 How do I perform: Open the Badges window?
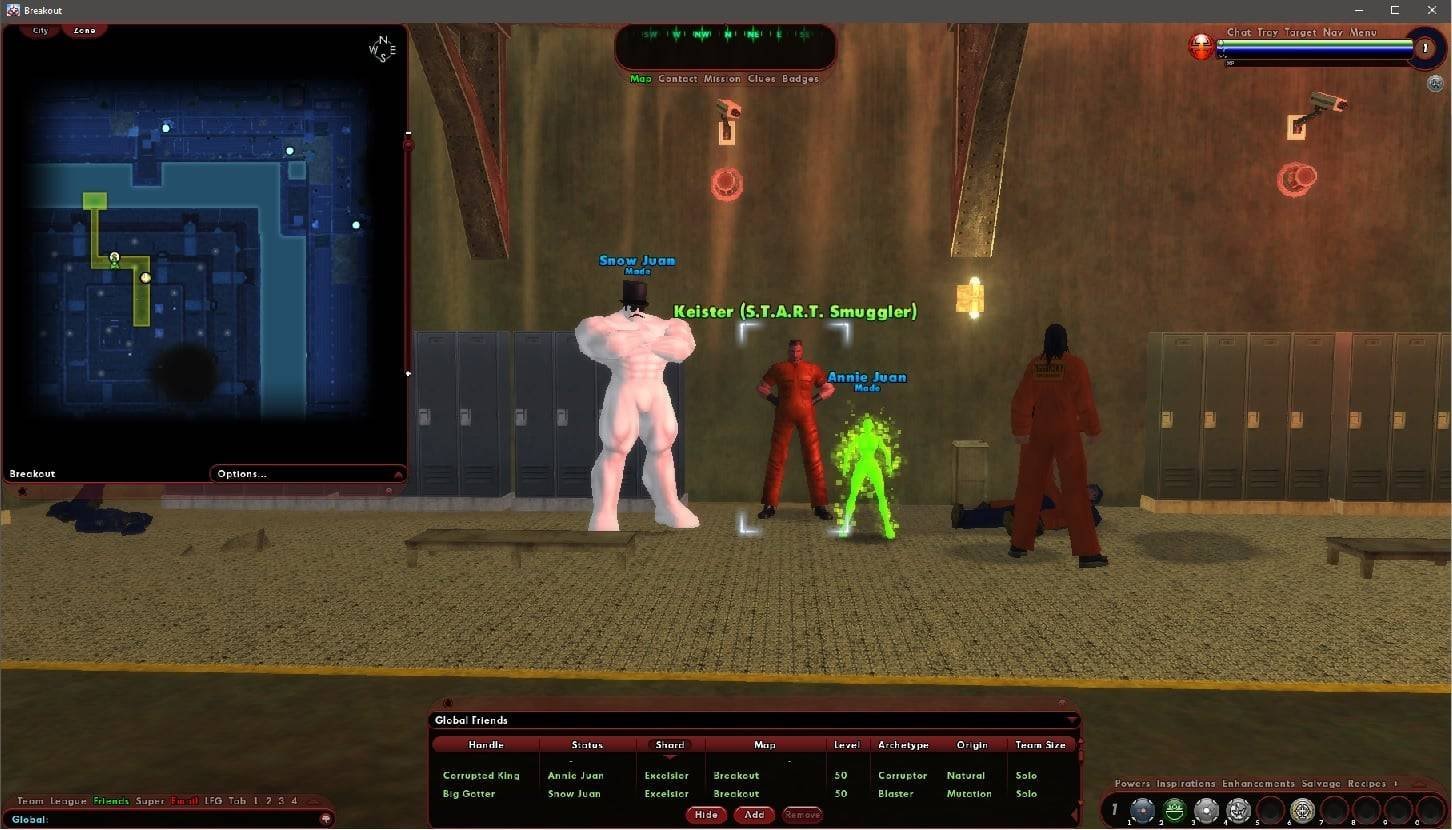pyautogui.click(x=800, y=79)
